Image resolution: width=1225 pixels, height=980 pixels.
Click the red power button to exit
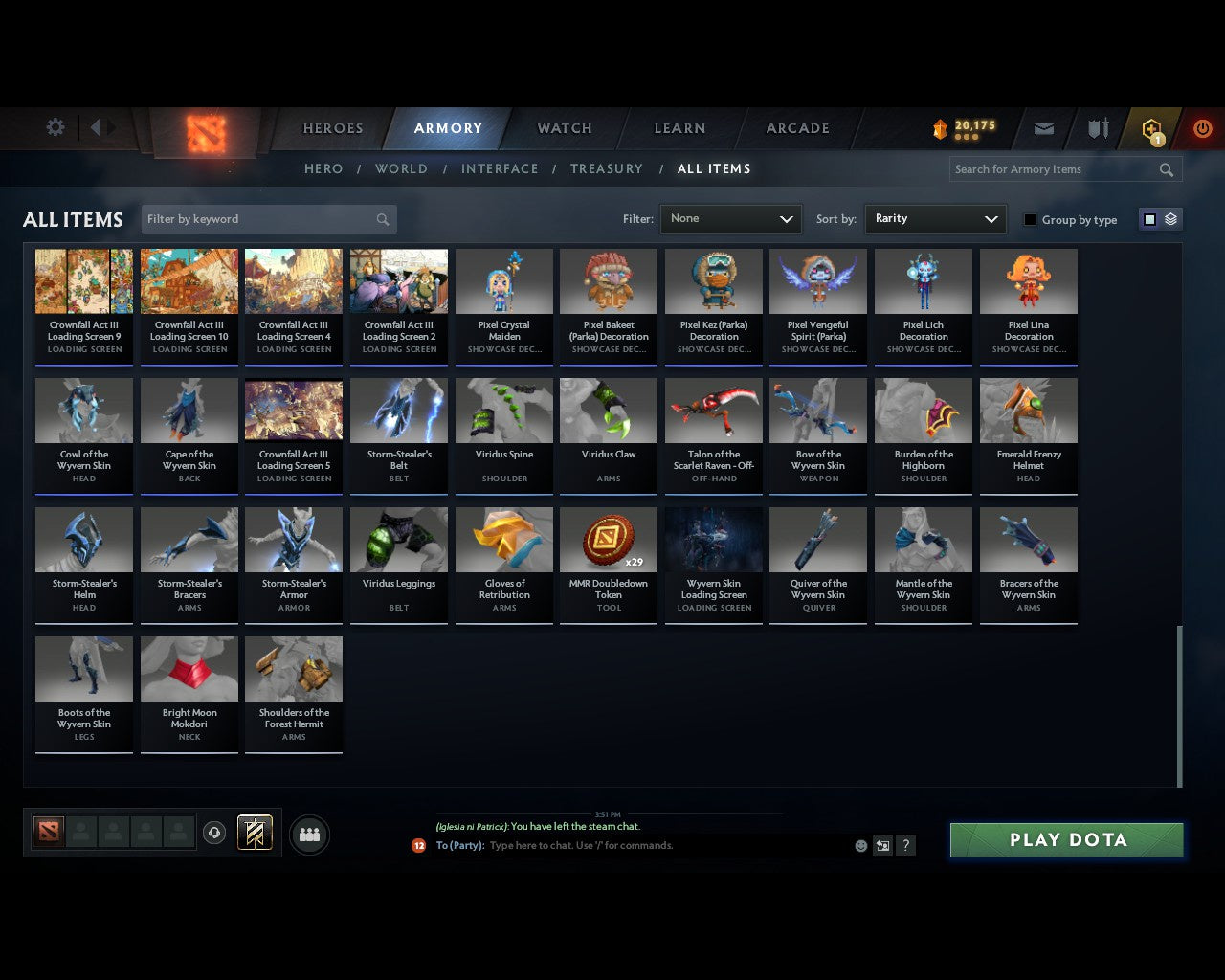1202,128
